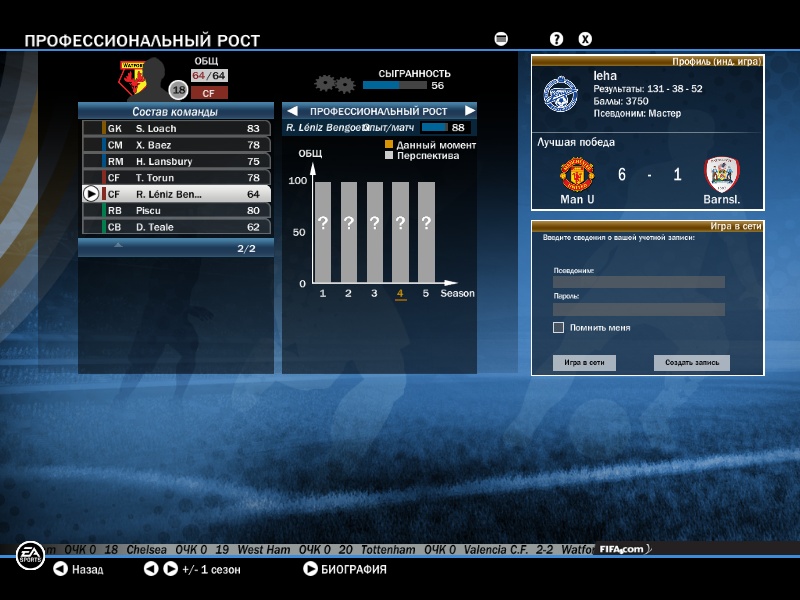
Task: Click the Игра в сети login button
Action: (x=584, y=363)
